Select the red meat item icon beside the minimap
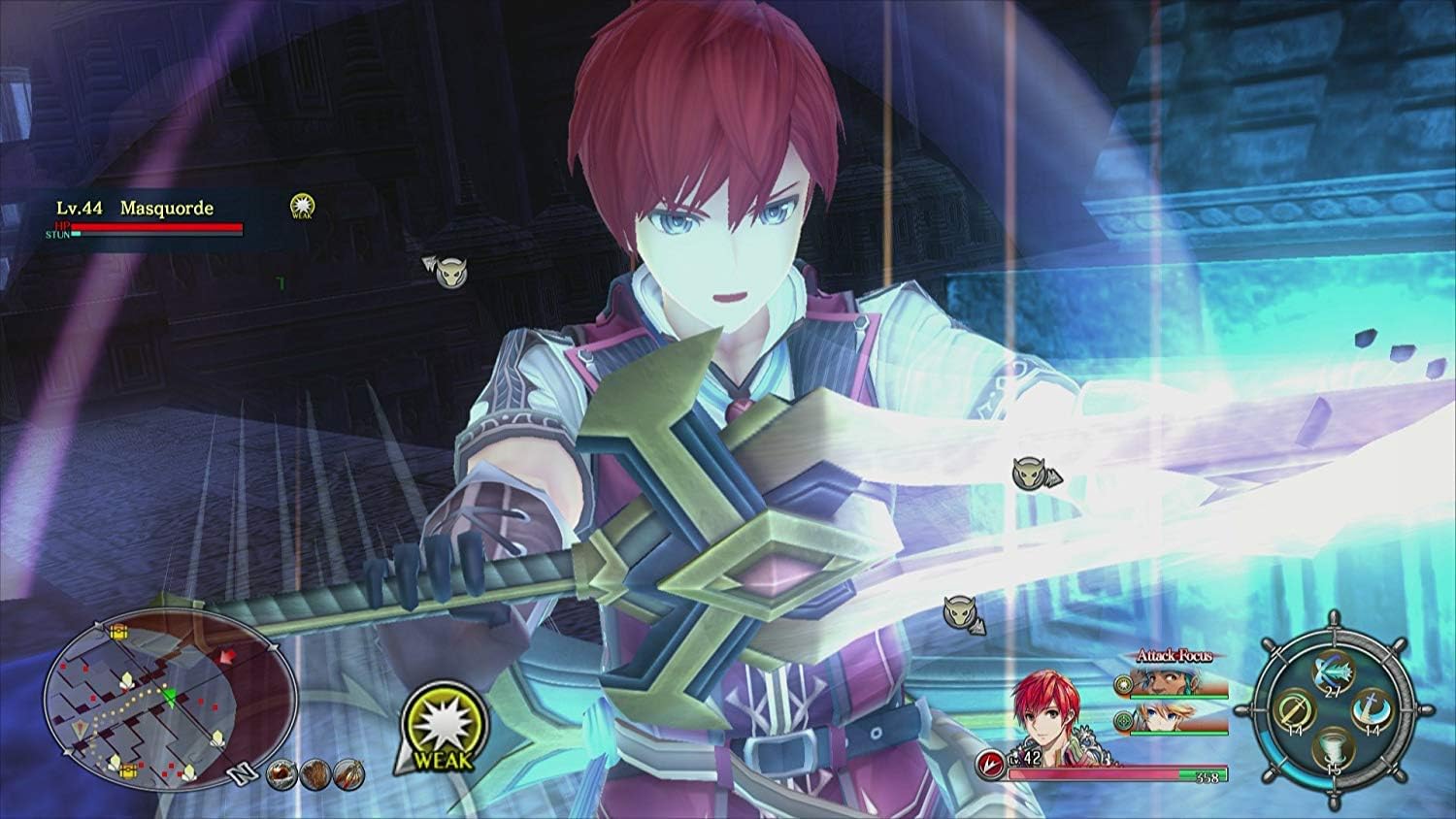 click(x=281, y=774)
